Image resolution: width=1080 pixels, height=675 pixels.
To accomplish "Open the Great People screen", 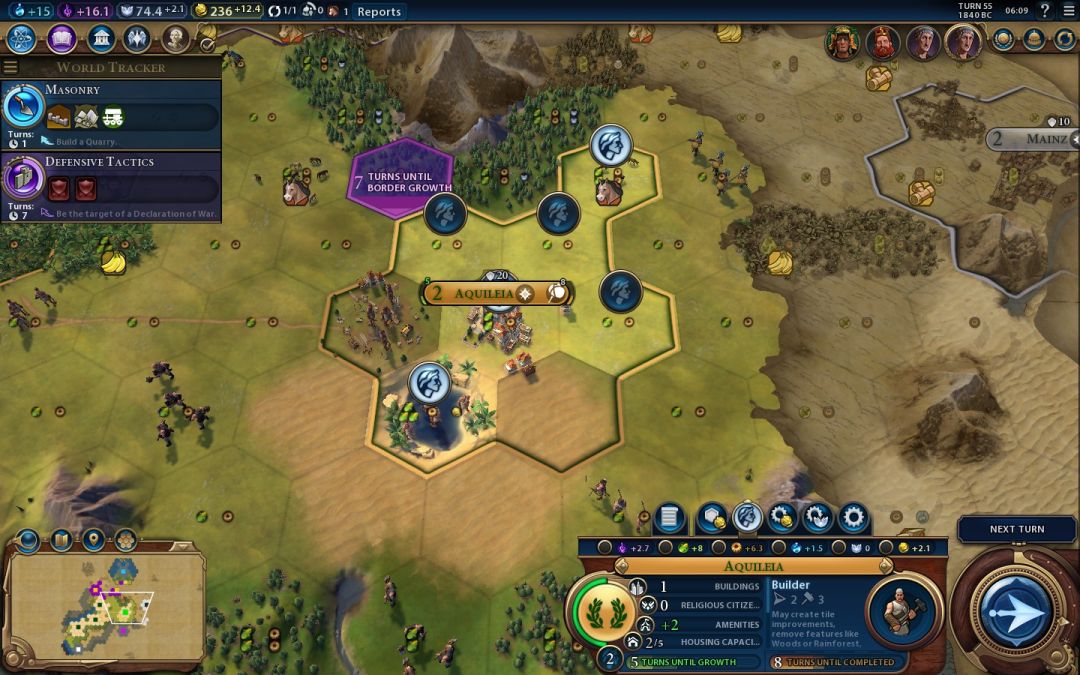I will tap(176, 39).
